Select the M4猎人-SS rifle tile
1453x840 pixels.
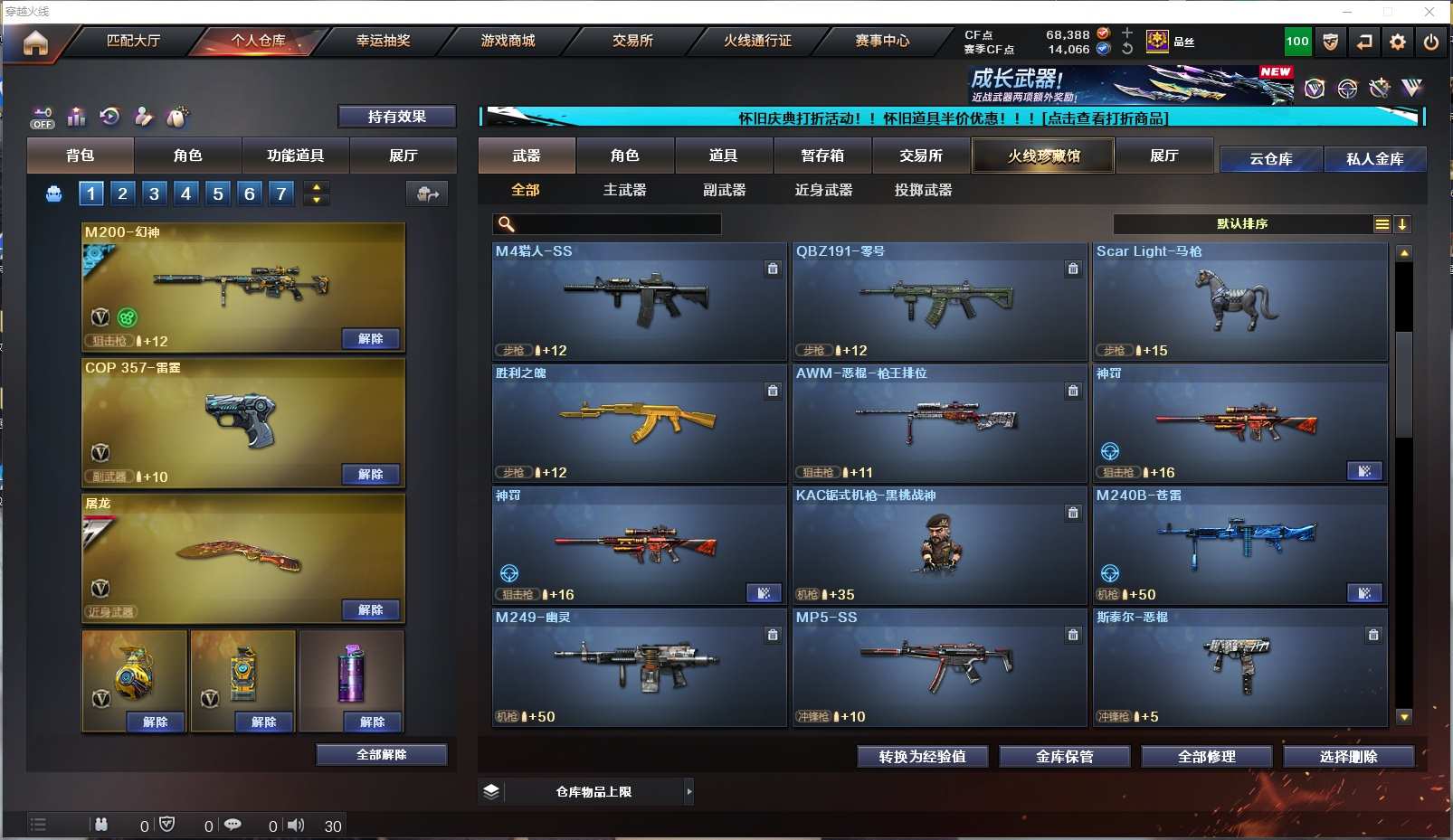click(x=639, y=302)
